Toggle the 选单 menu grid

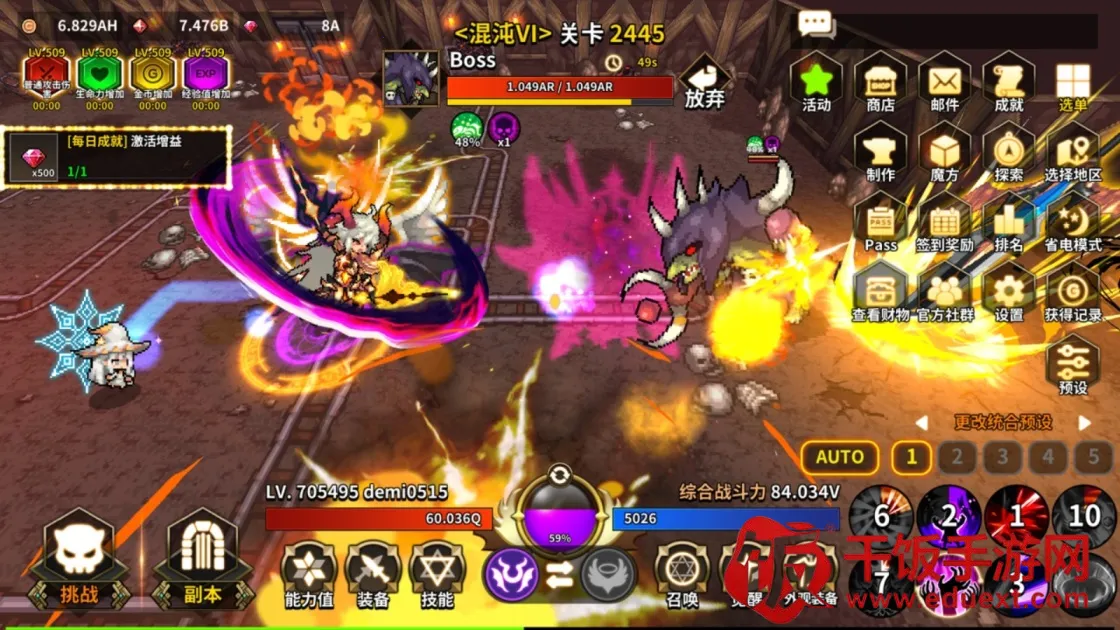[1073, 82]
